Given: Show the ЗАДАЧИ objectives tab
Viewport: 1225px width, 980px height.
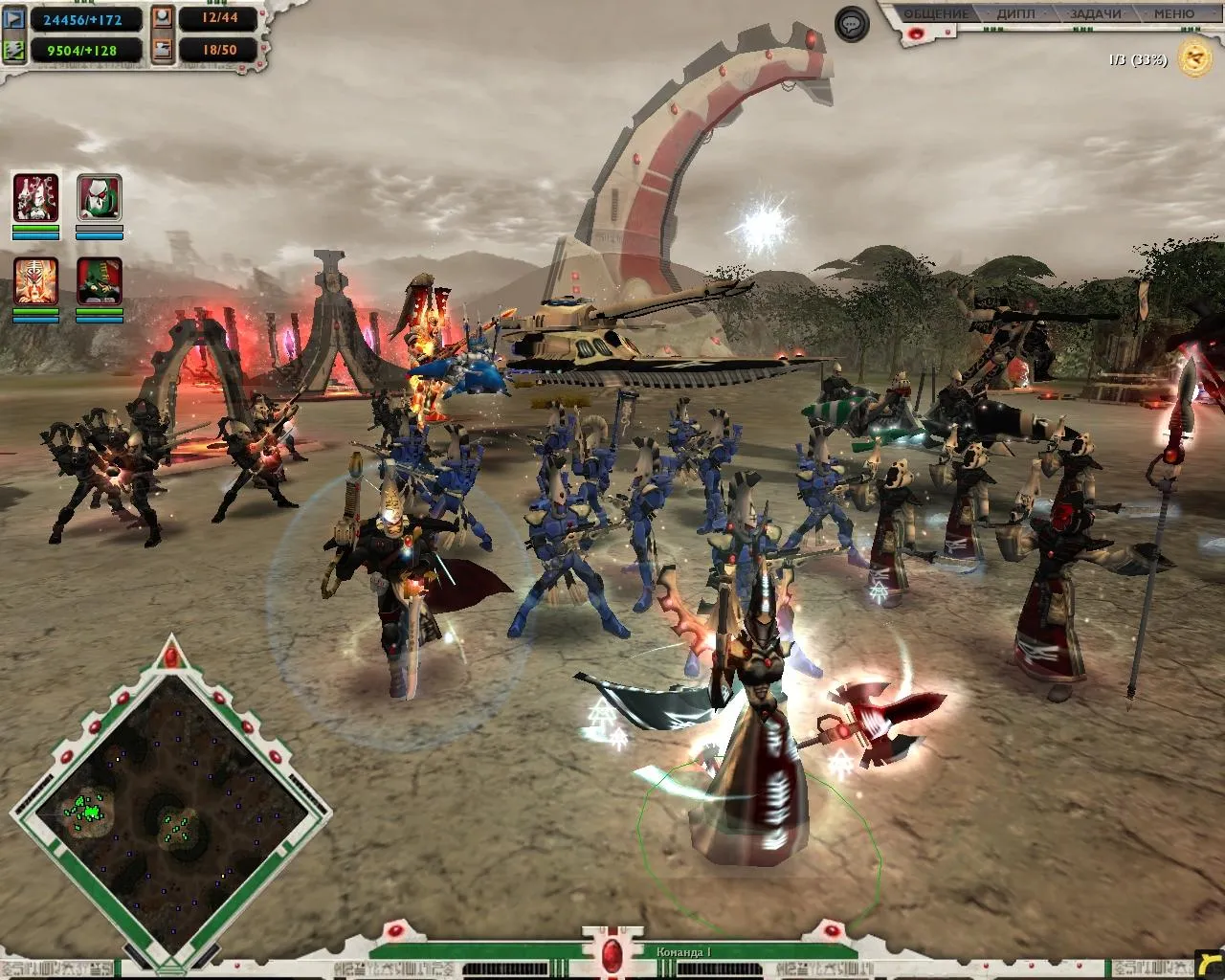Looking at the screenshot, I should pyautogui.click(x=1095, y=14).
